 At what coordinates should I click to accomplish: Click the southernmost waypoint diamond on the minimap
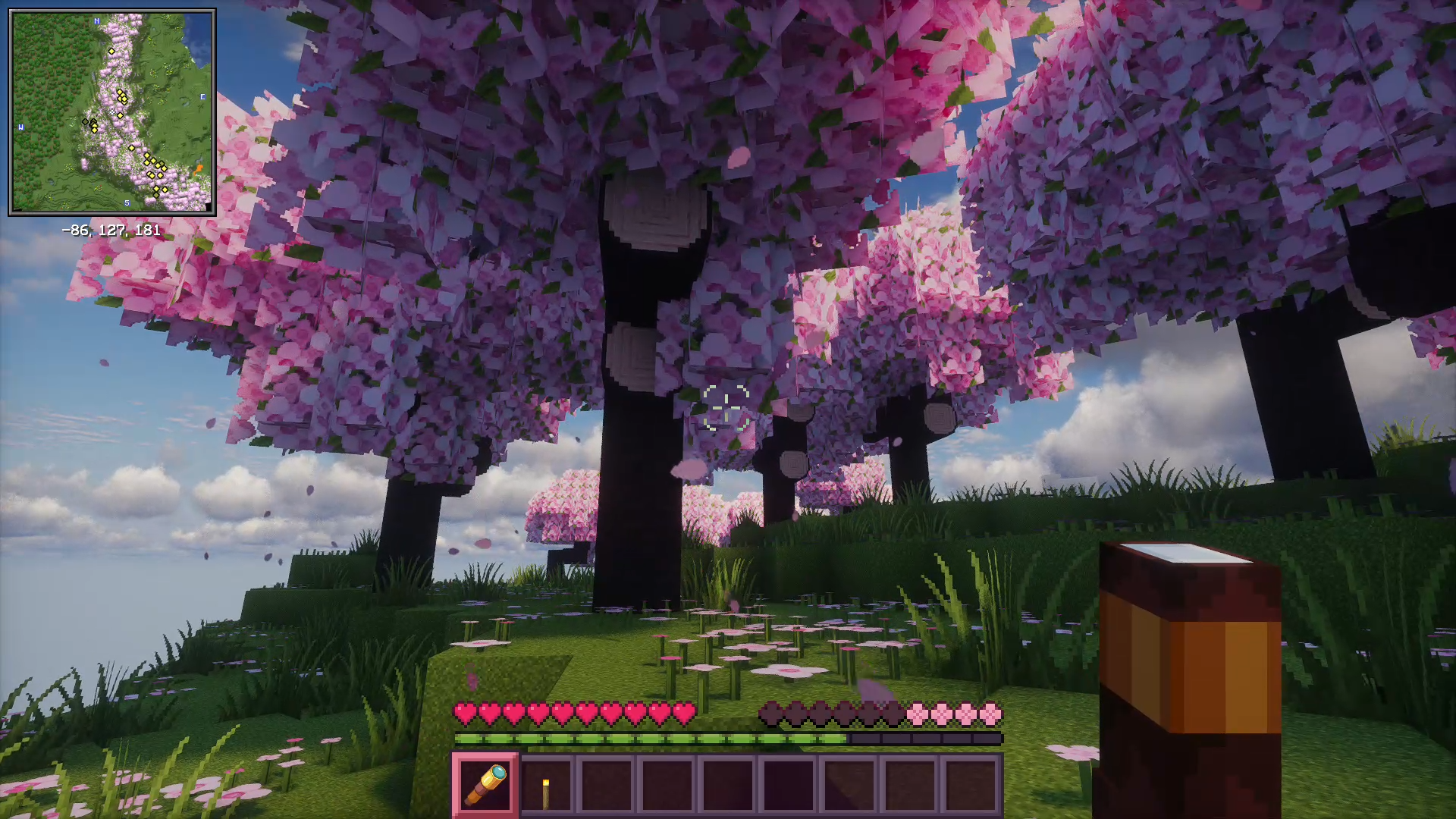tap(155, 194)
